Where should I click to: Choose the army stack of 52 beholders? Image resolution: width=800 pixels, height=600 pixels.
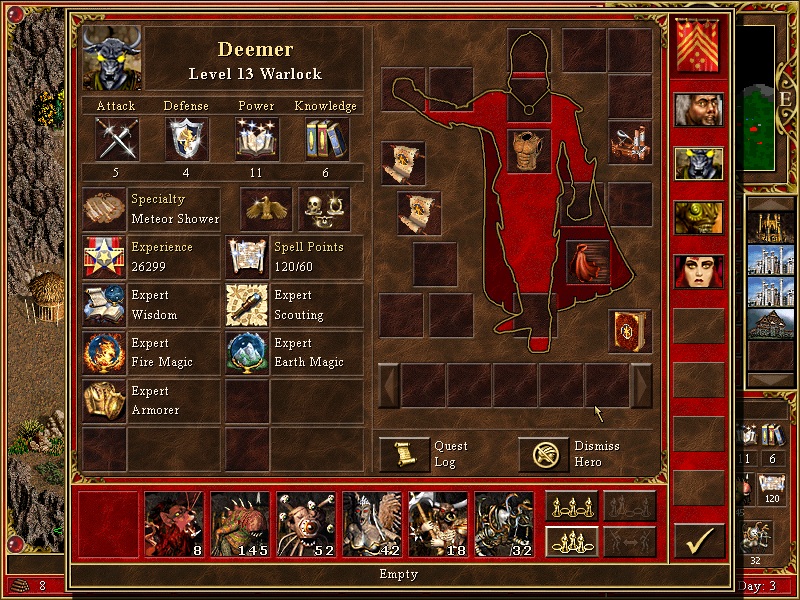pyautogui.click(x=306, y=524)
